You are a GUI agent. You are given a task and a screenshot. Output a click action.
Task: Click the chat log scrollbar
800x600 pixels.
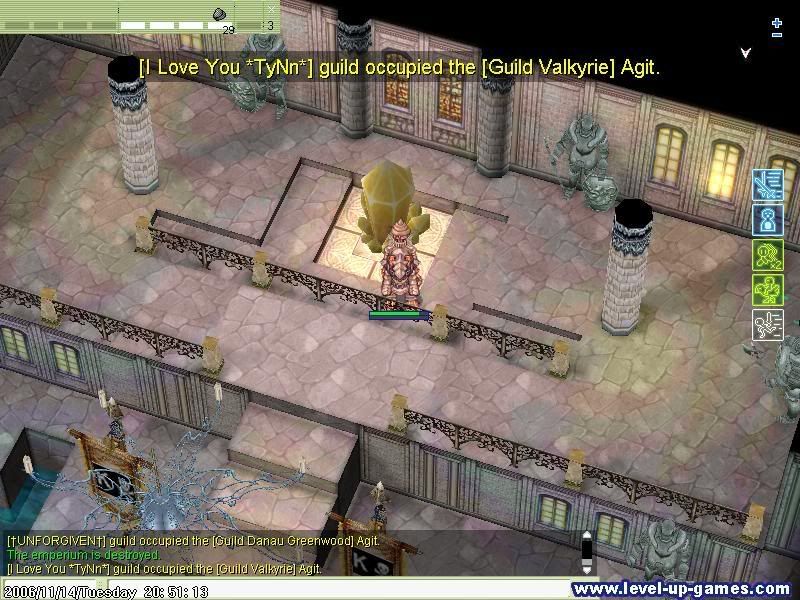(x=587, y=553)
